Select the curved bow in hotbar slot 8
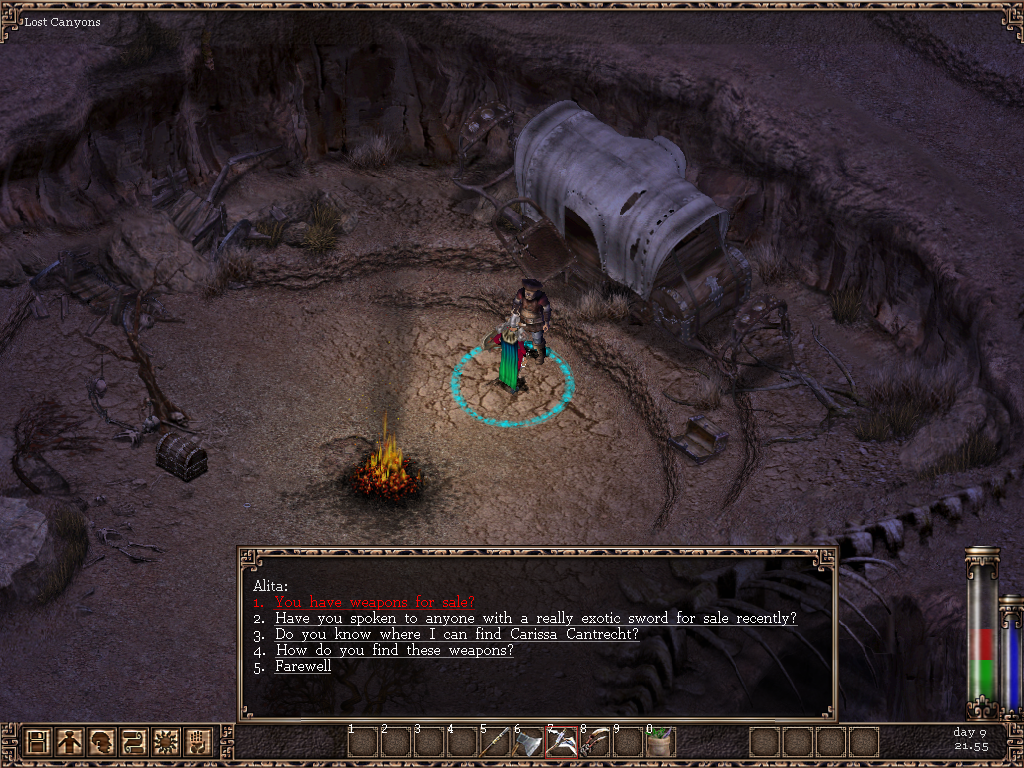 (594, 742)
